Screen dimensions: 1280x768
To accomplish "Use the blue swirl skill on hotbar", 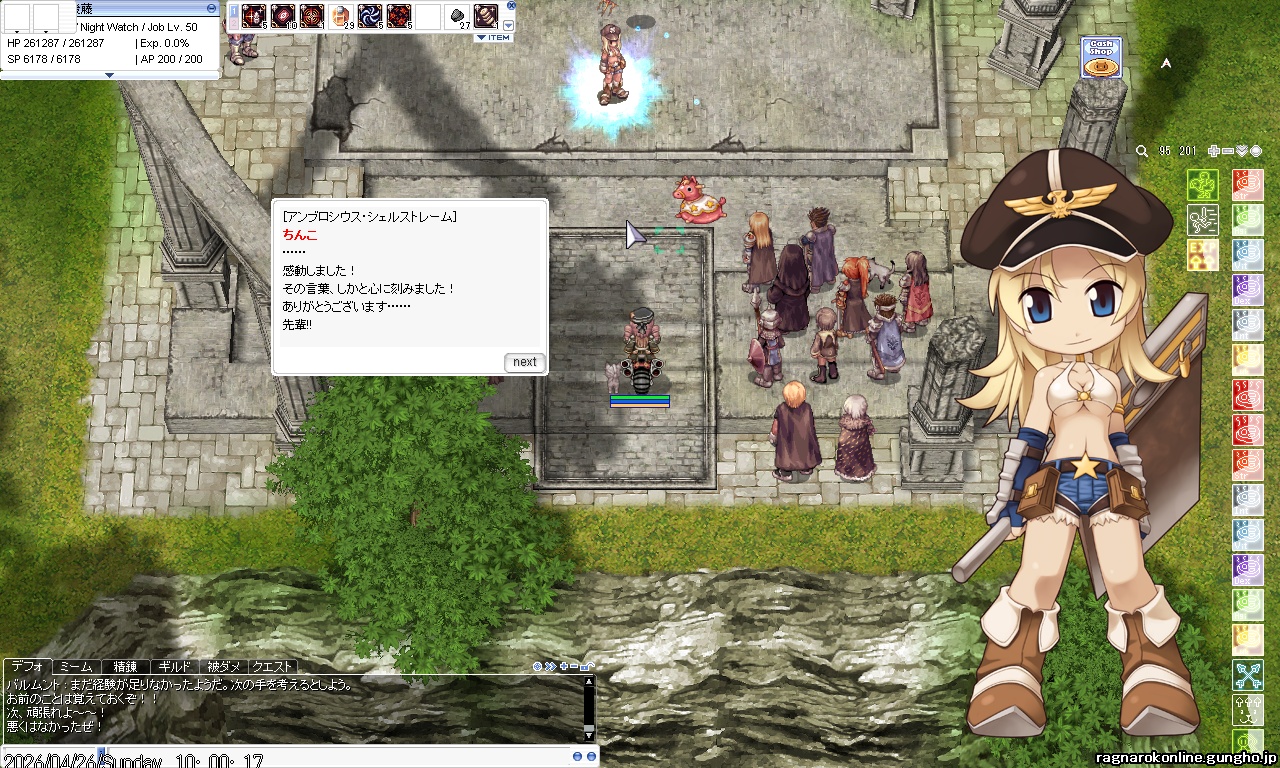I will 370,16.
